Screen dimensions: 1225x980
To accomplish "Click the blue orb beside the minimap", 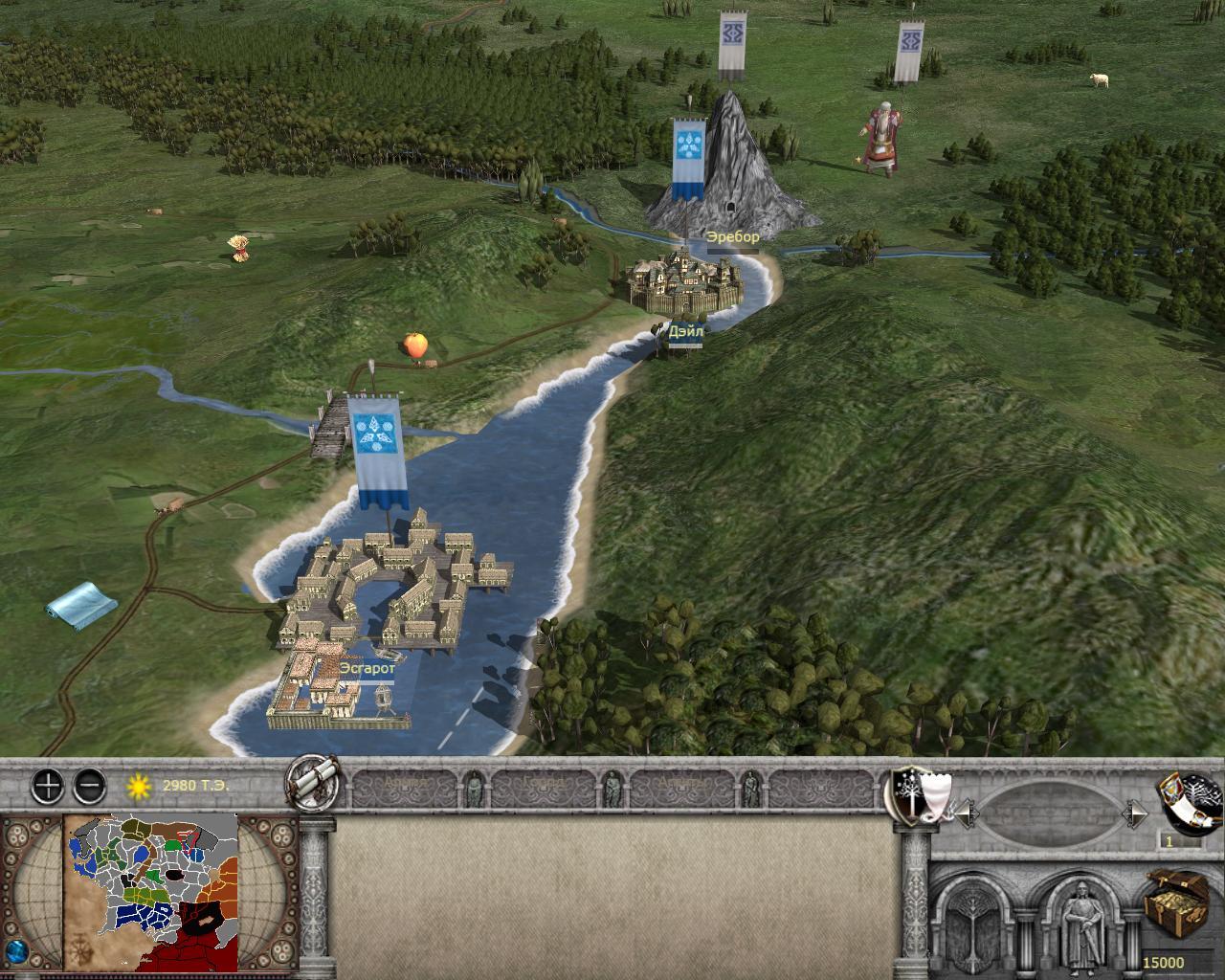I will [x=17, y=954].
